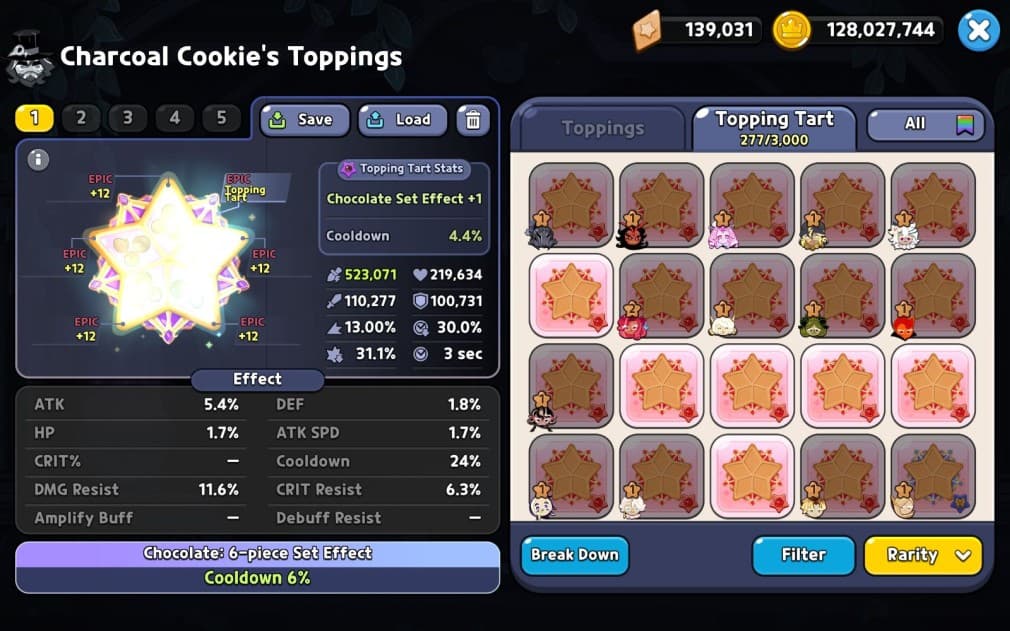Tap the Break Down button
Image resolution: width=1010 pixels, height=631 pixels.
coord(574,555)
